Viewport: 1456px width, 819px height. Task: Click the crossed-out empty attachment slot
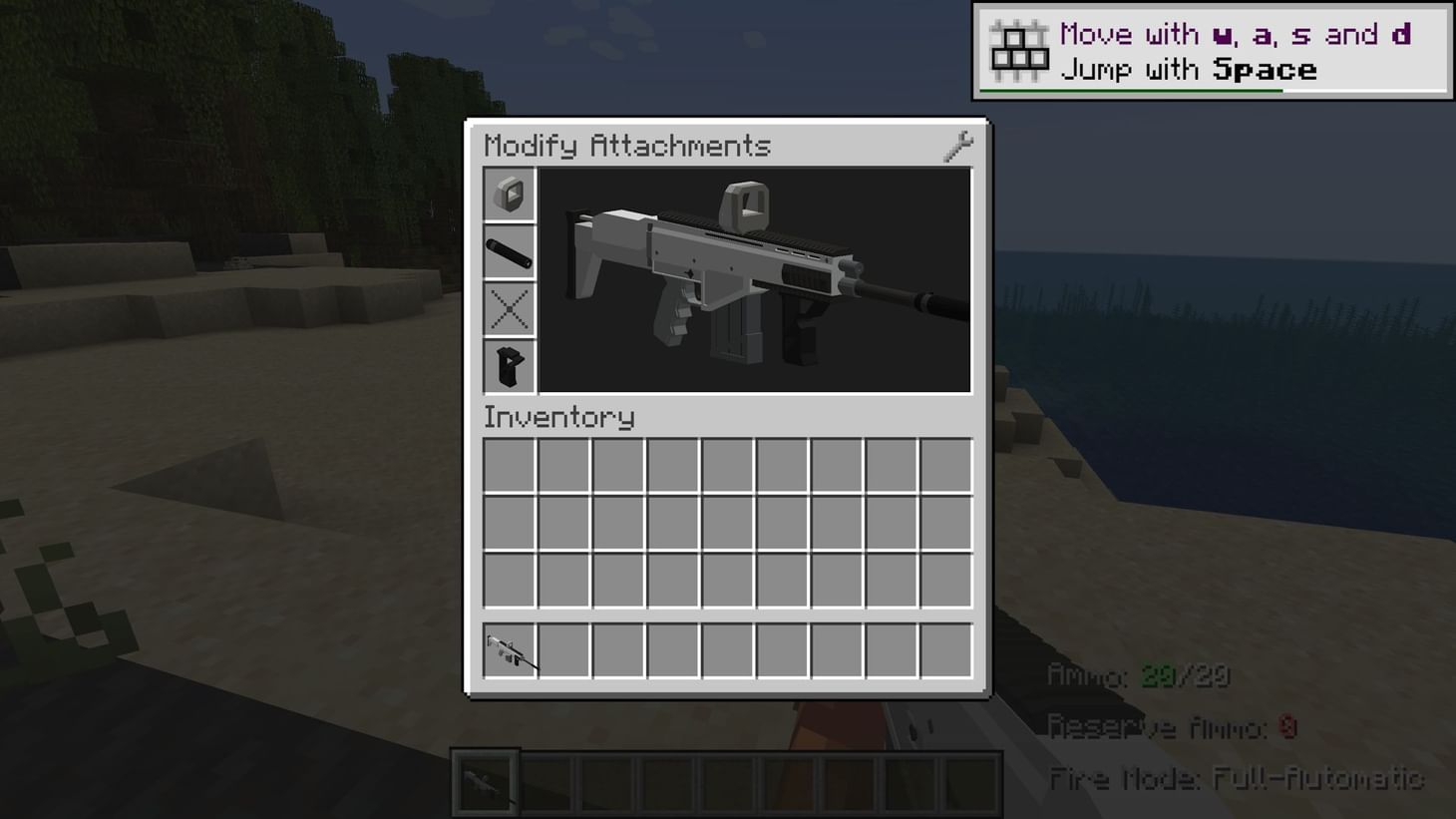click(x=509, y=308)
